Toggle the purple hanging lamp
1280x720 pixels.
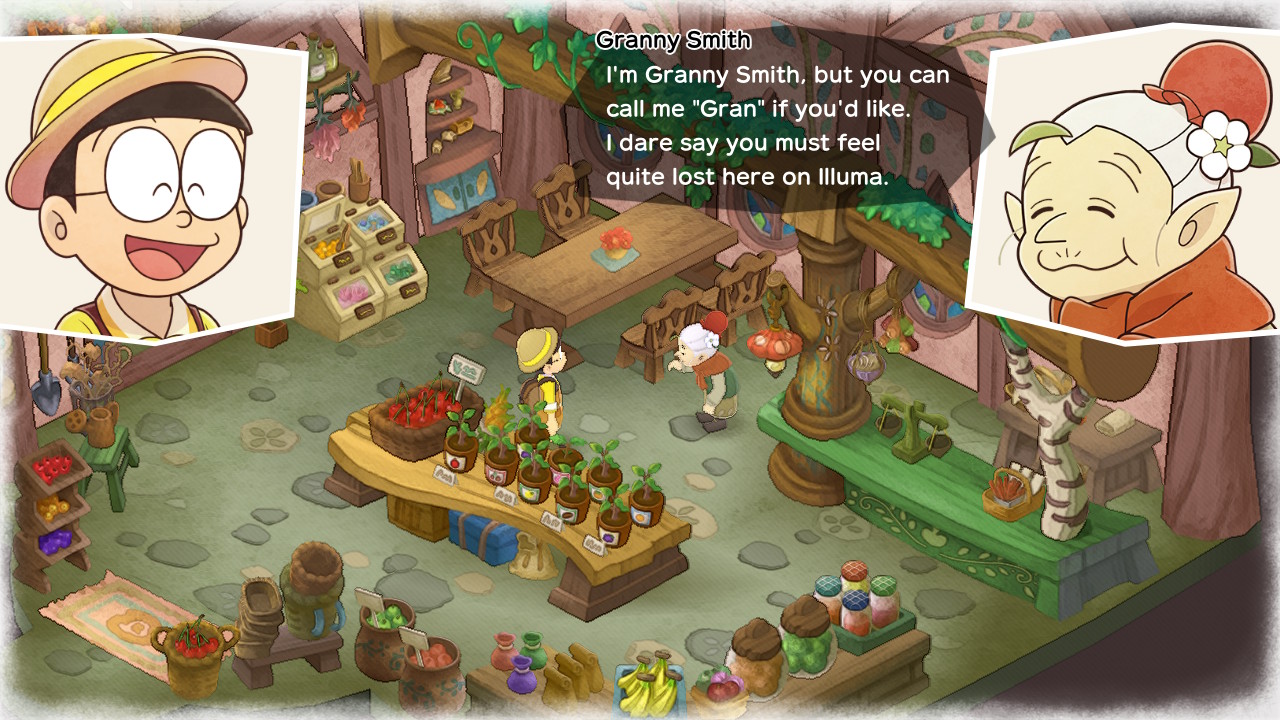(x=864, y=368)
